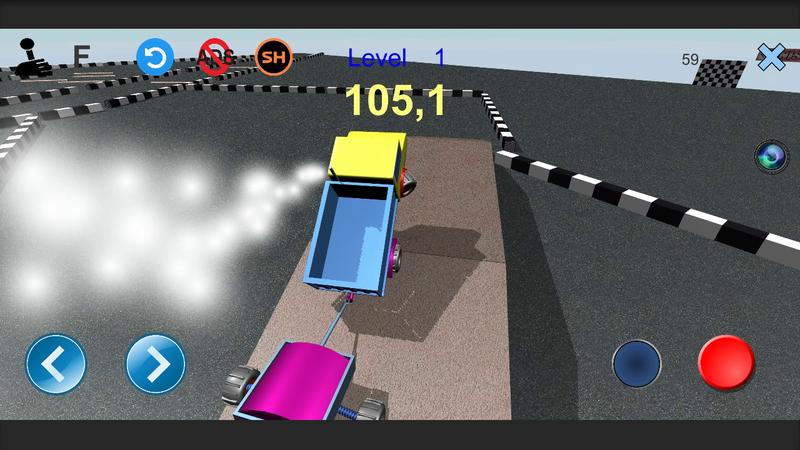Toggle the gear shift lever icon
The image size is (800, 450).
tap(34, 59)
